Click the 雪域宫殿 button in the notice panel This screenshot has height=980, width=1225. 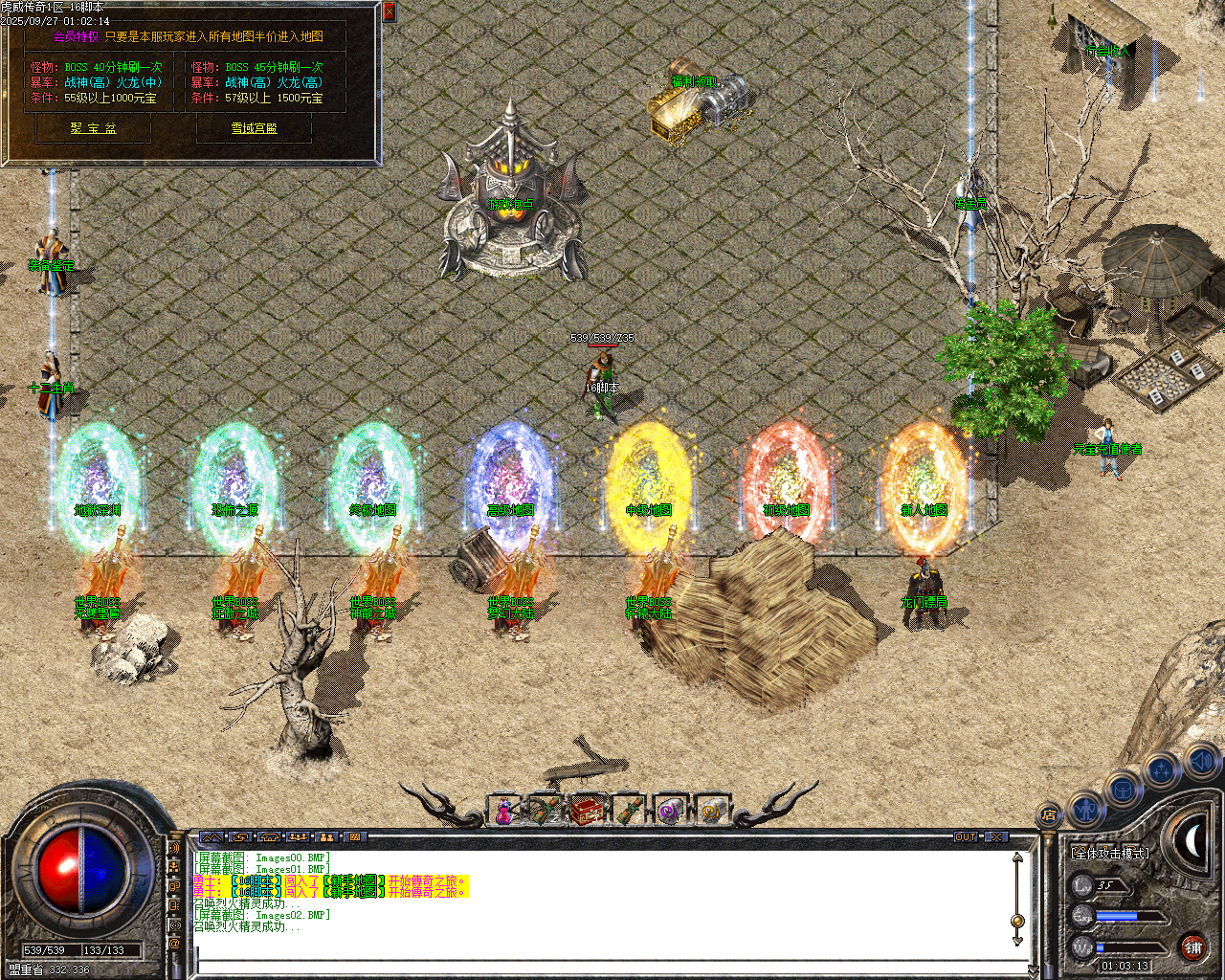[x=255, y=128]
